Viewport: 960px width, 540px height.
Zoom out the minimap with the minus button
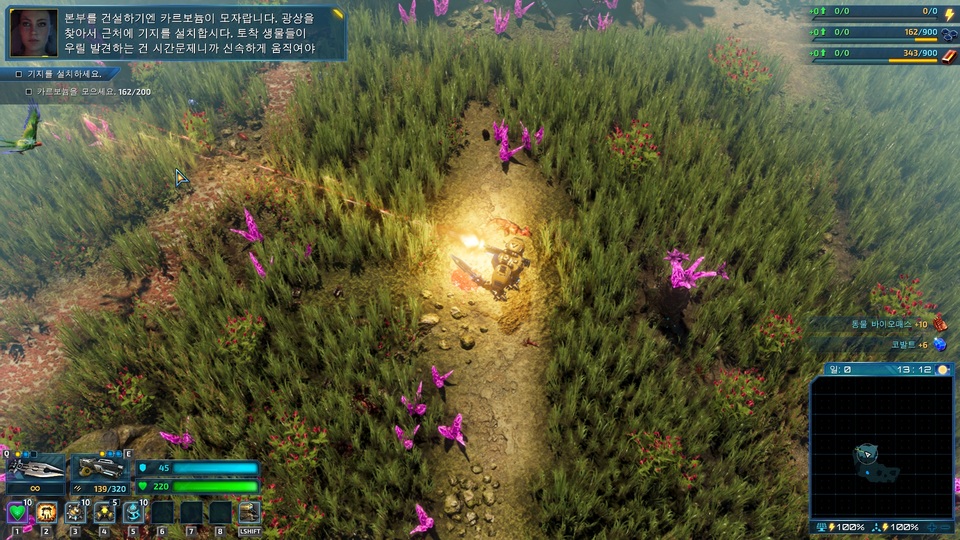click(947, 527)
